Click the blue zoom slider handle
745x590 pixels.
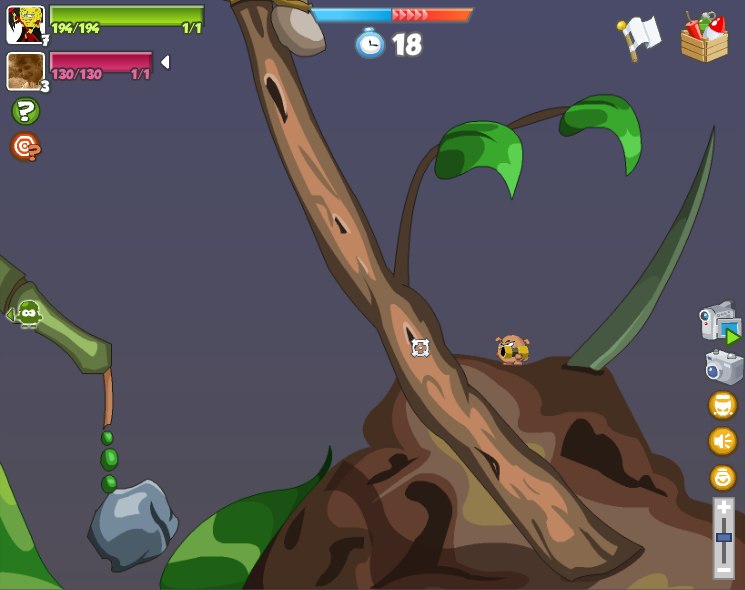(x=723, y=538)
